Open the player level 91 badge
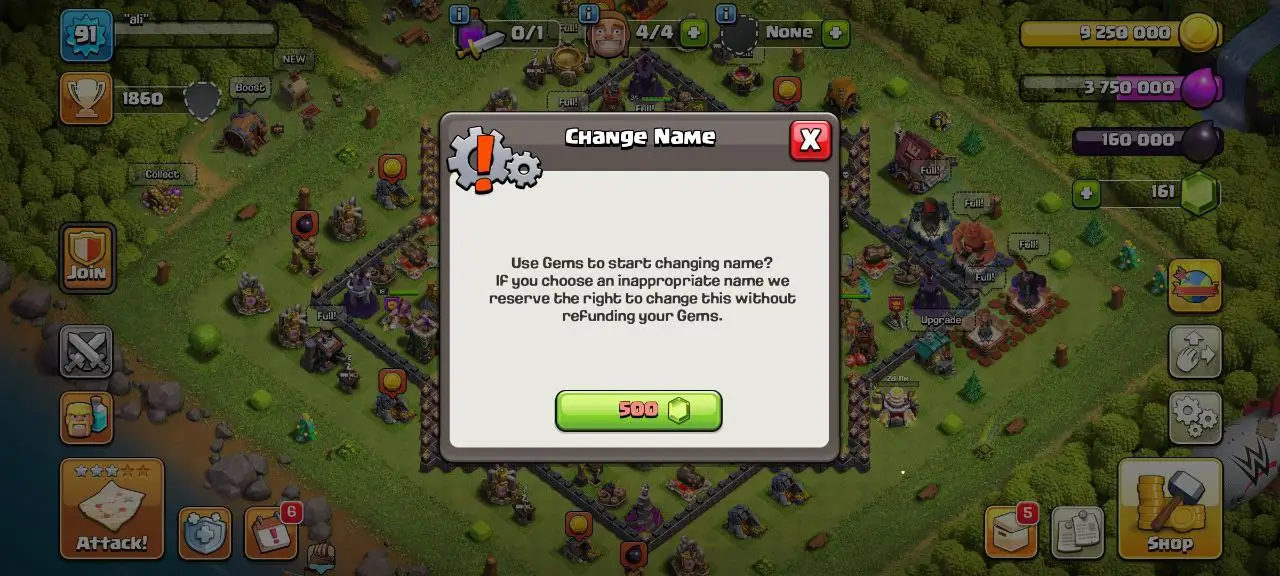This screenshot has height=576, width=1280. point(86,36)
